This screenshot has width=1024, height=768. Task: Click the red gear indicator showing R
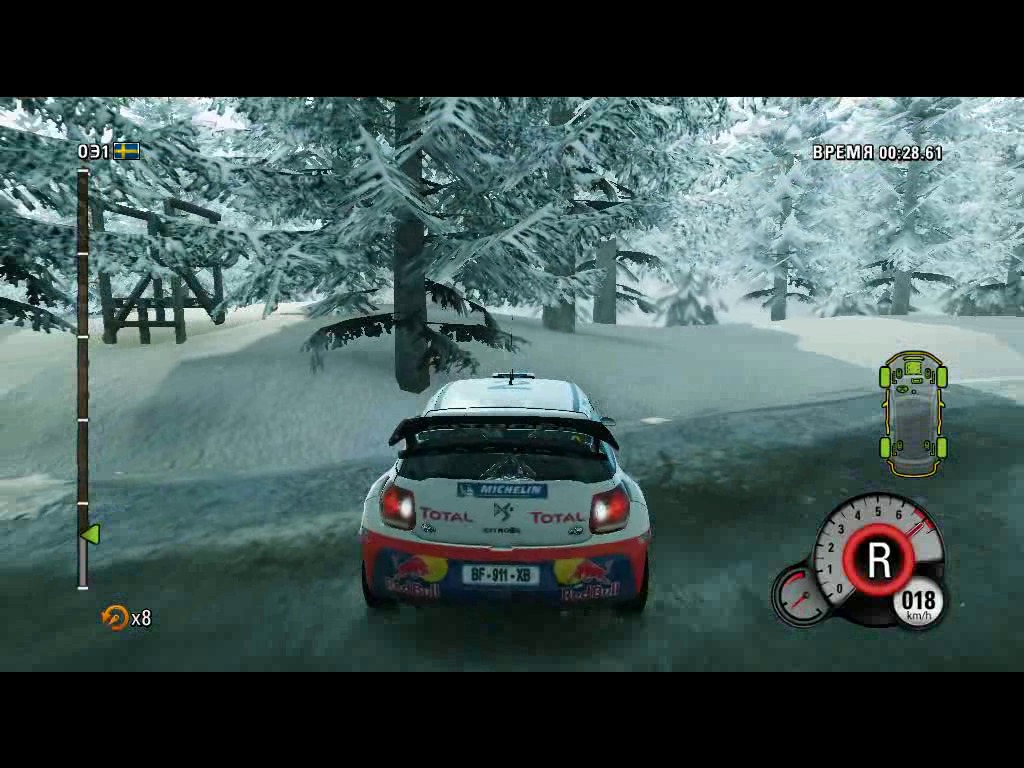878,560
